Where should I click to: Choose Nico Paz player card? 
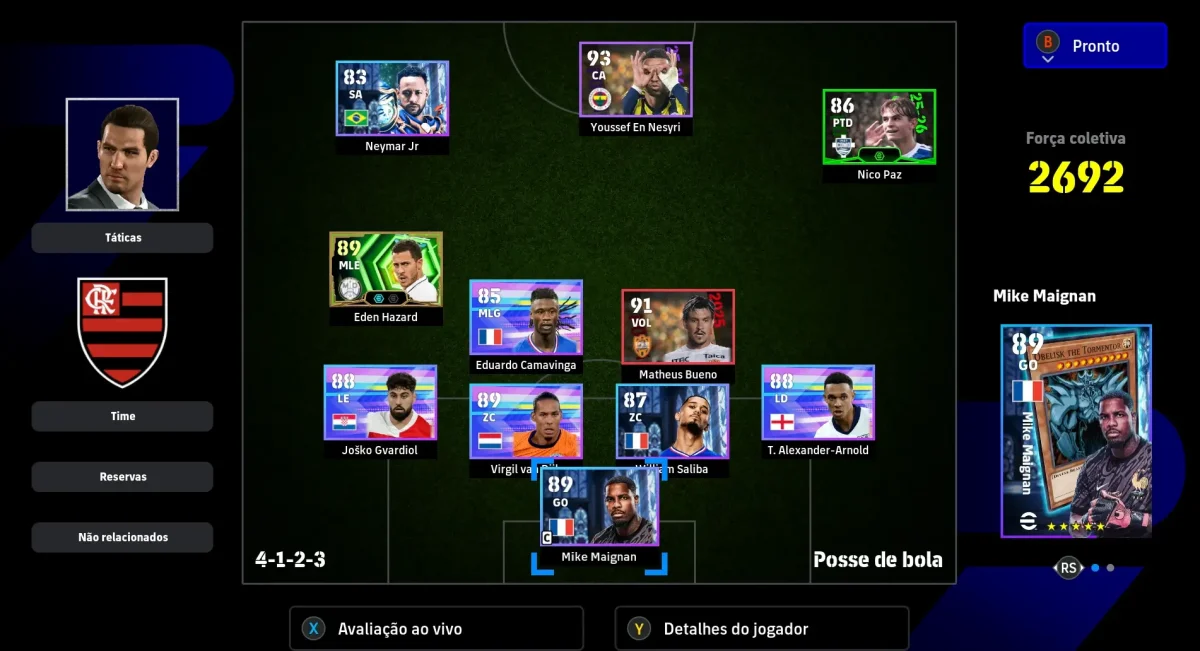pos(879,127)
